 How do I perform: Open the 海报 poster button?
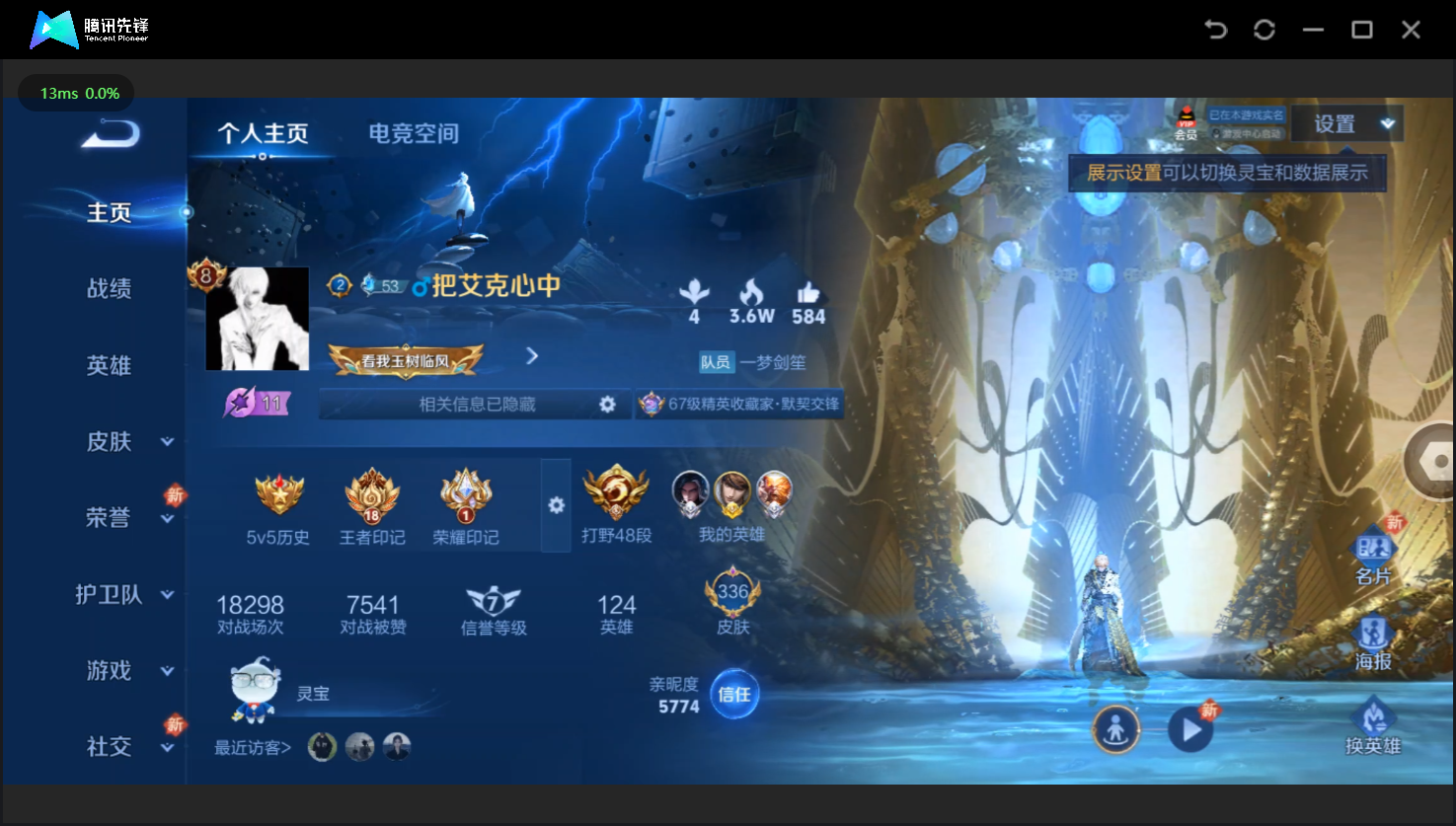[x=1373, y=643]
